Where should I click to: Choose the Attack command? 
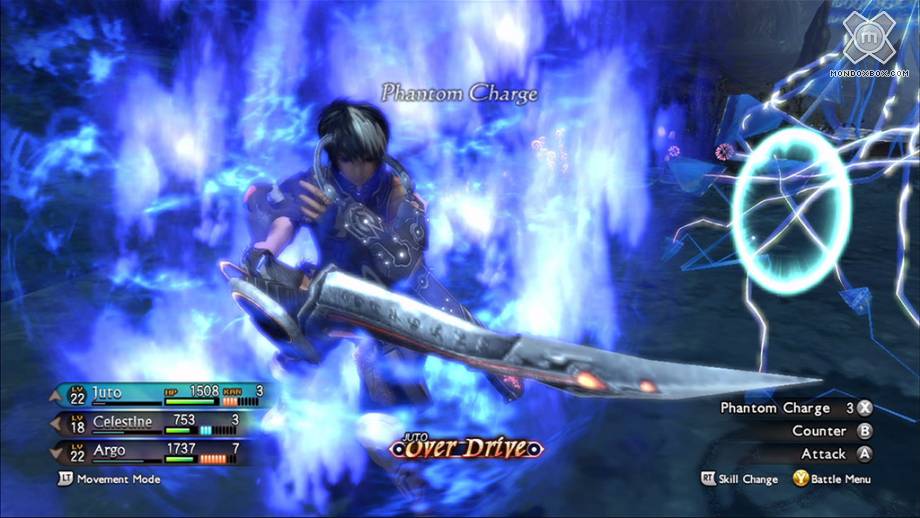tap(835, 454)
